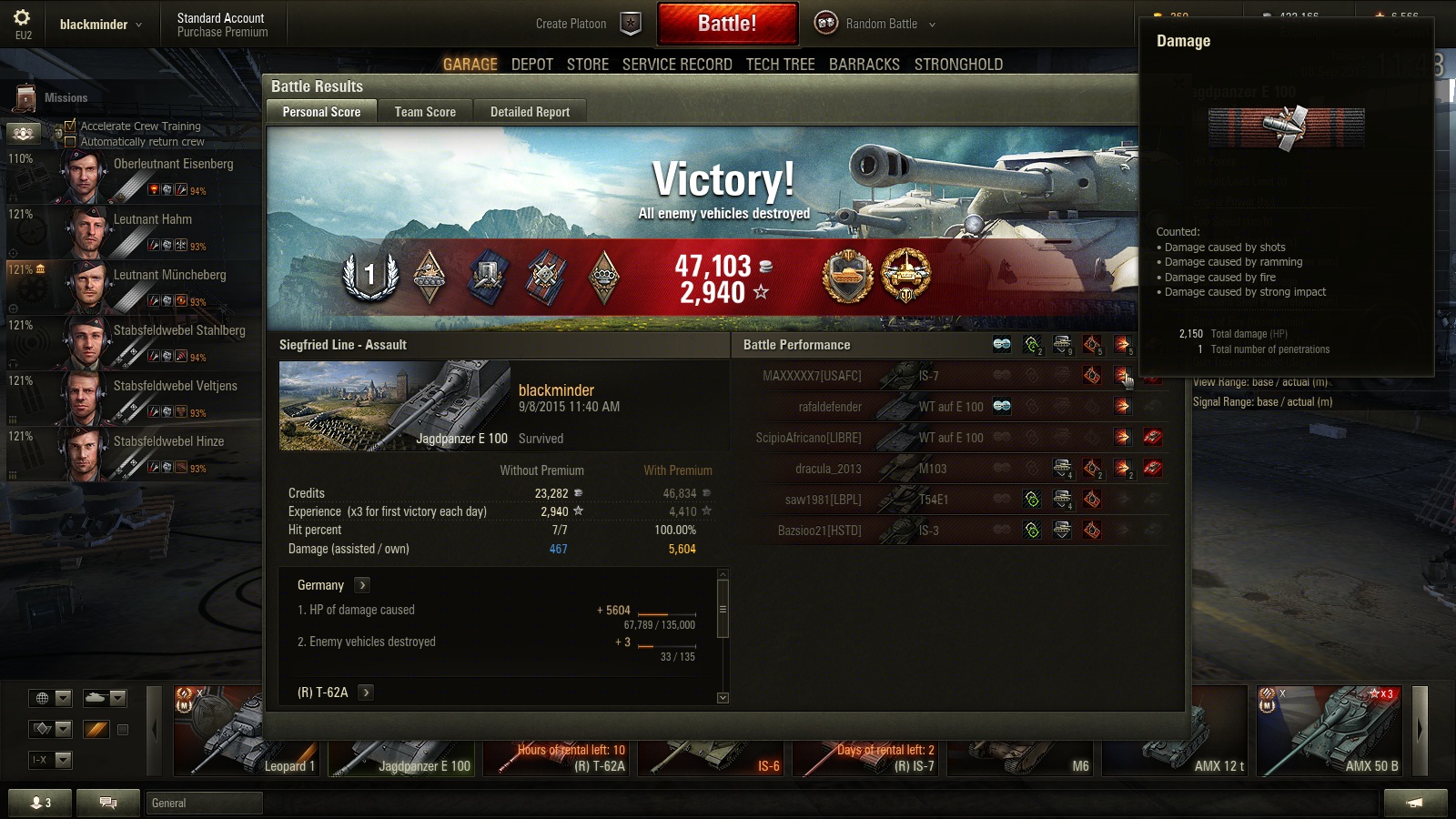The height and width of the screenshot is (819, 1456).
Task: Toggle Automatically return crew checkbox
Action: point(70,142)
